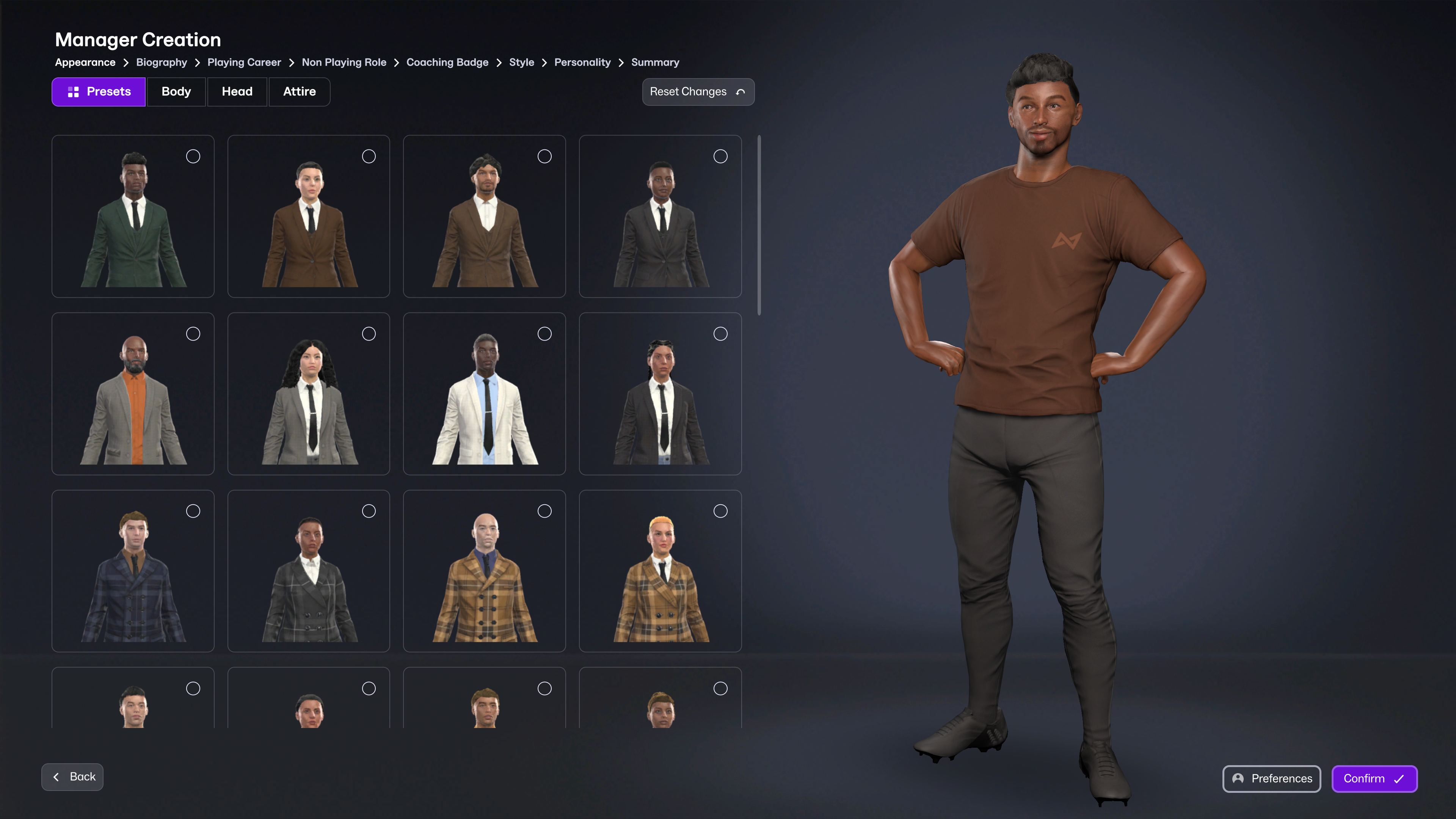Switch to the Head tab
Screen dimensions: 1456x819
click(237, 91)
